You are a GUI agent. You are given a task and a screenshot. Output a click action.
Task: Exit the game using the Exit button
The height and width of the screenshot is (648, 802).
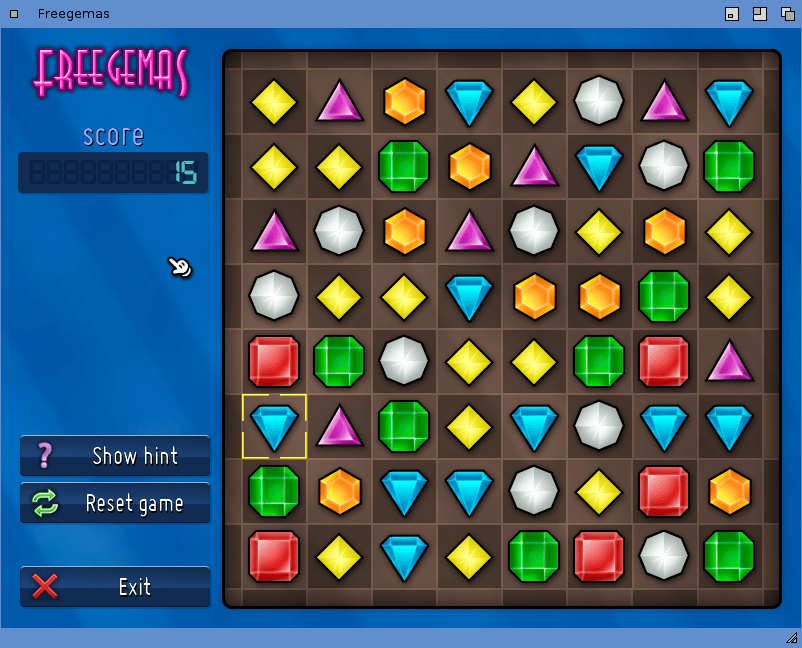click(115, 587)
